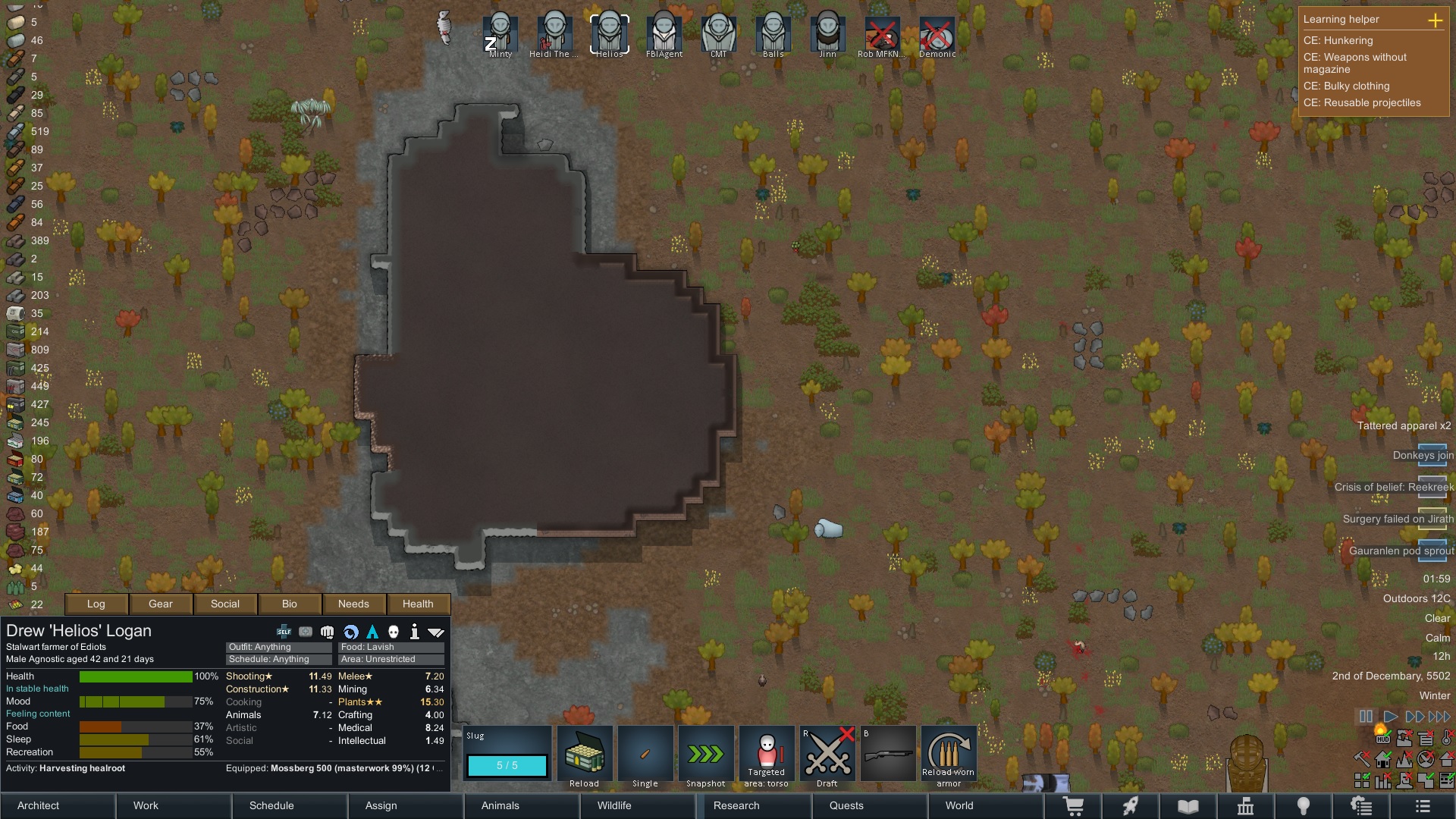This screenshot has height=819, width=1456.
Task: Switch to the Health tab
Action: [418, 604]
